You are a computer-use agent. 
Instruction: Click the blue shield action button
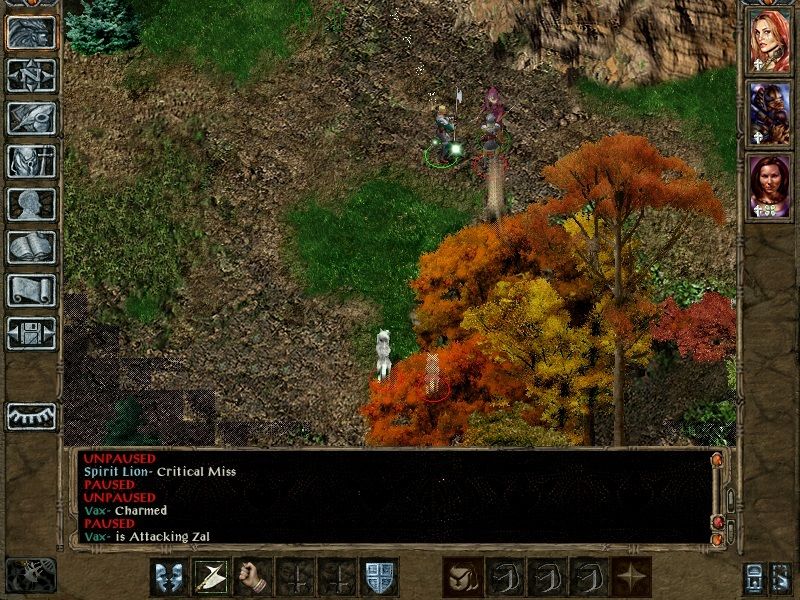[379, 578]
